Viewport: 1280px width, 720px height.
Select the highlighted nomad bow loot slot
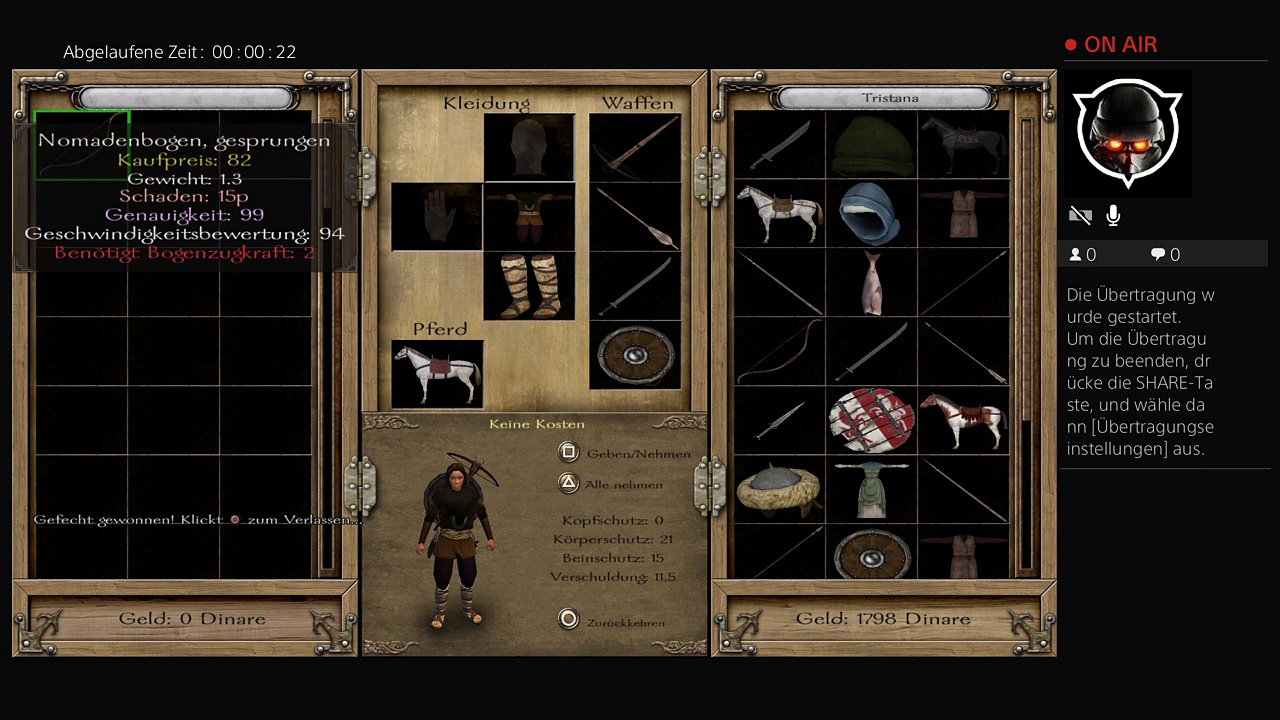[x=82, y=146]
